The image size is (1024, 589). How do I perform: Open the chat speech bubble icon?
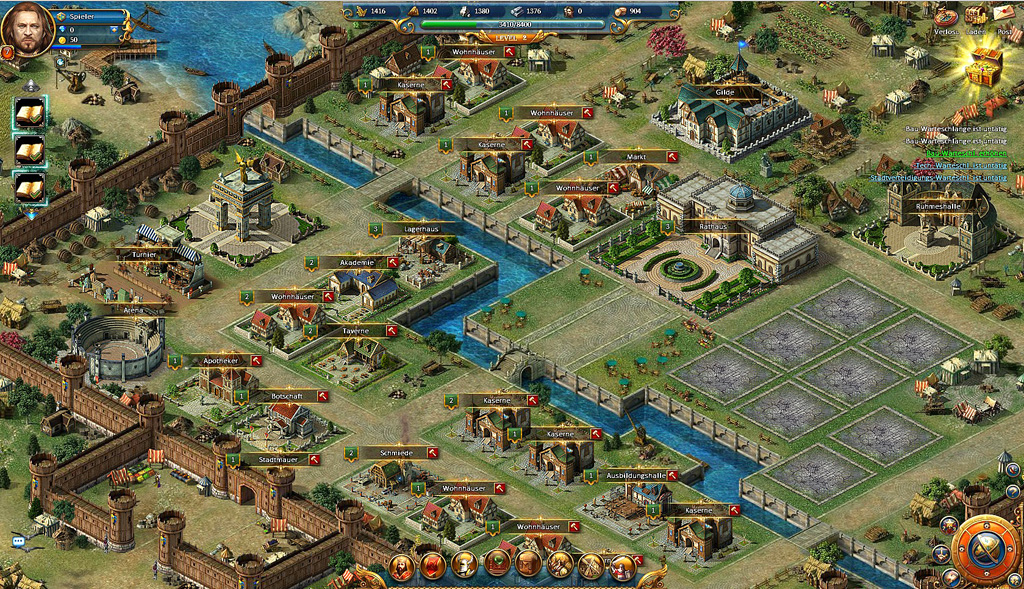pos(18,541)
